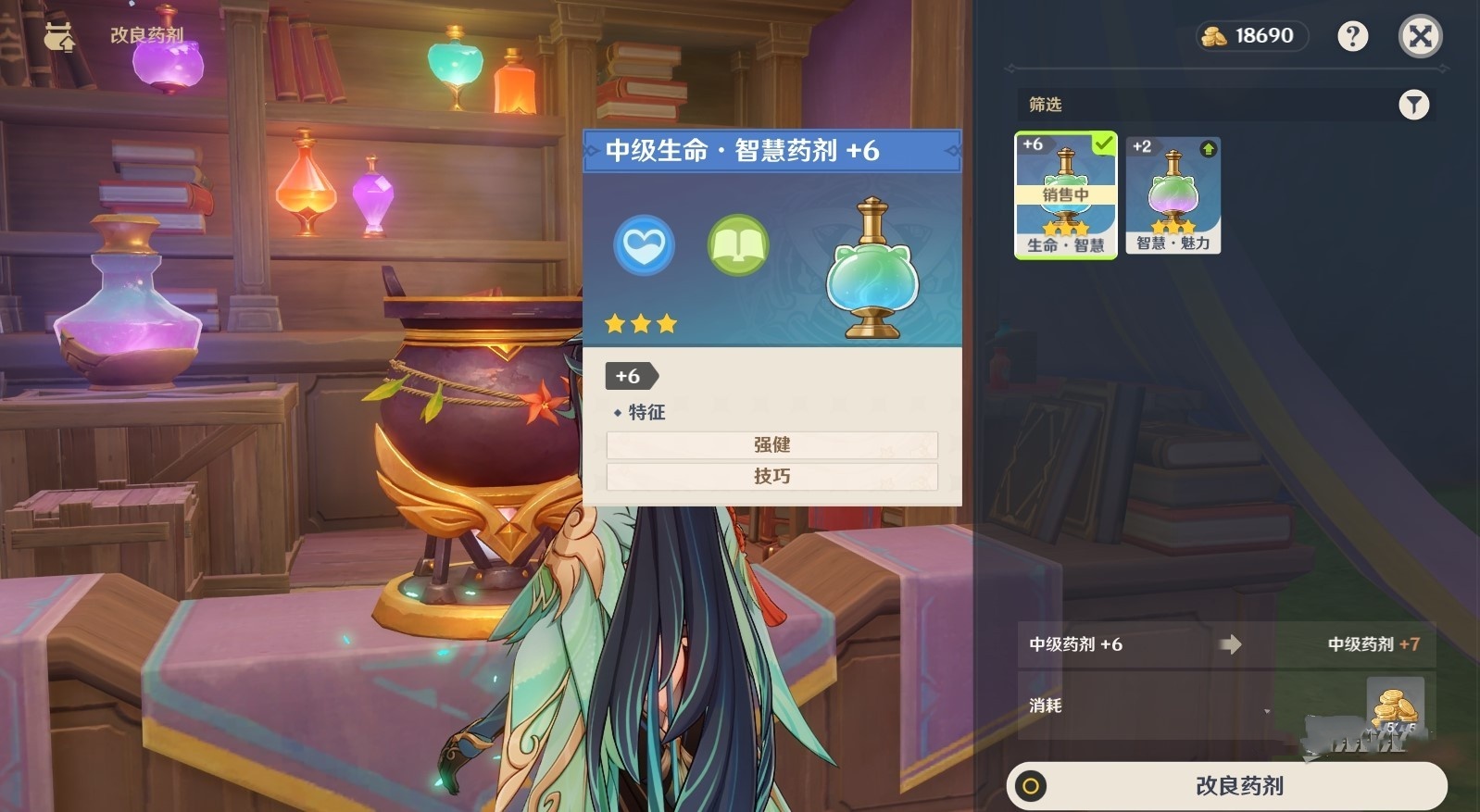The height and width of the screenshot is (812, 1480).
Task: Click the 强健 trait entry
Action: coord(771,445)
